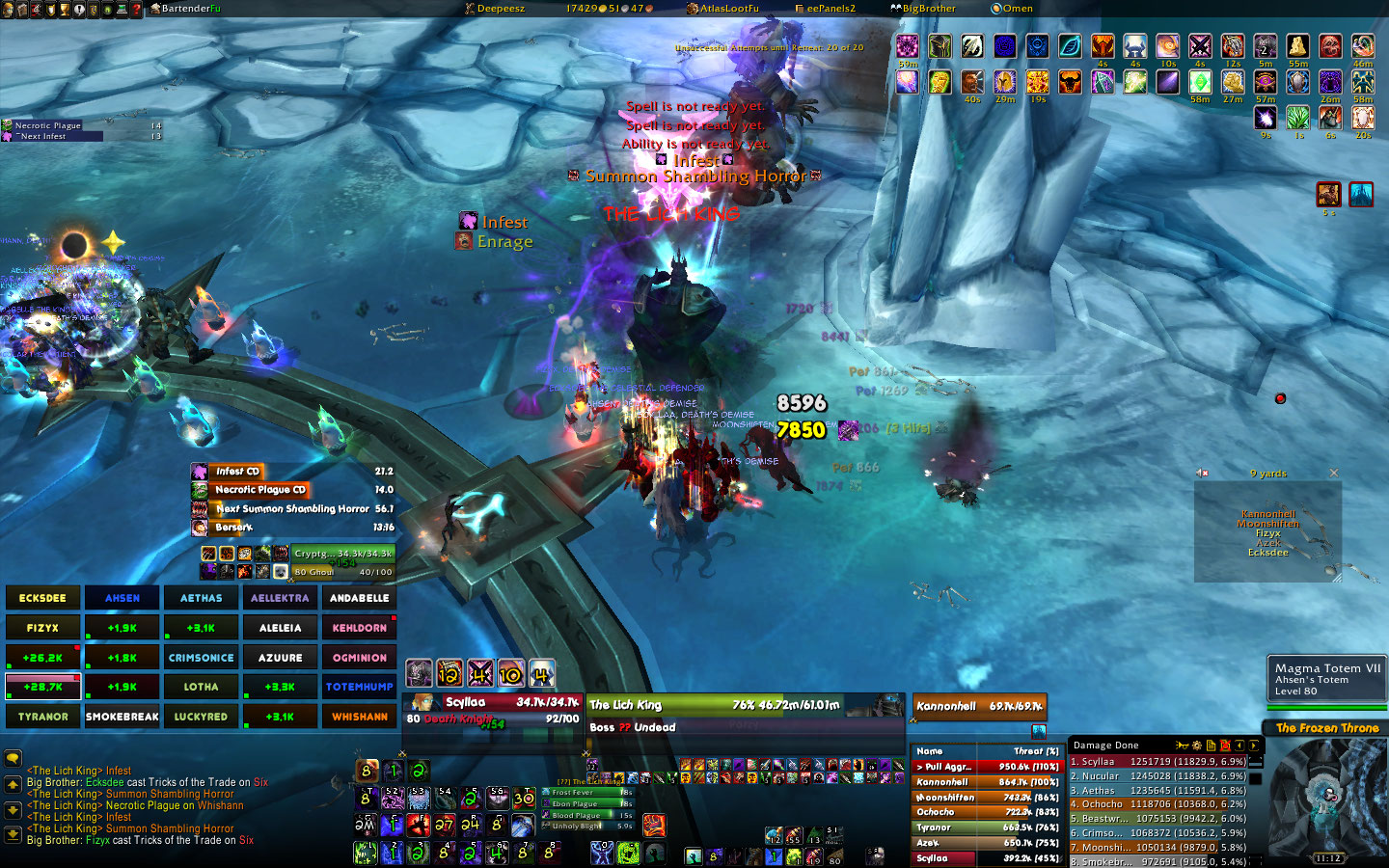Select Scyllaa row in the Damage Done list
Viewport: 1389px width, 868px height.
tap(1157, 762)
